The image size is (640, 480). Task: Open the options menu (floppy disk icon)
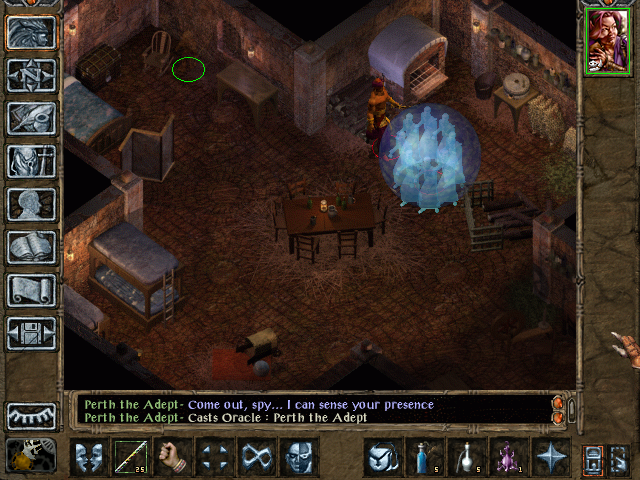pyautogui.click(x=31, y=333)
